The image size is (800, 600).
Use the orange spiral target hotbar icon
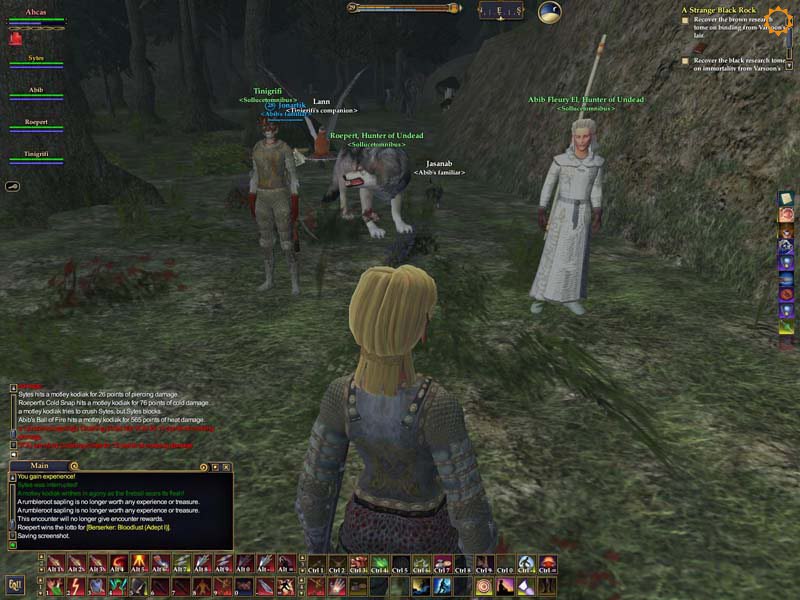coord(485,585)
